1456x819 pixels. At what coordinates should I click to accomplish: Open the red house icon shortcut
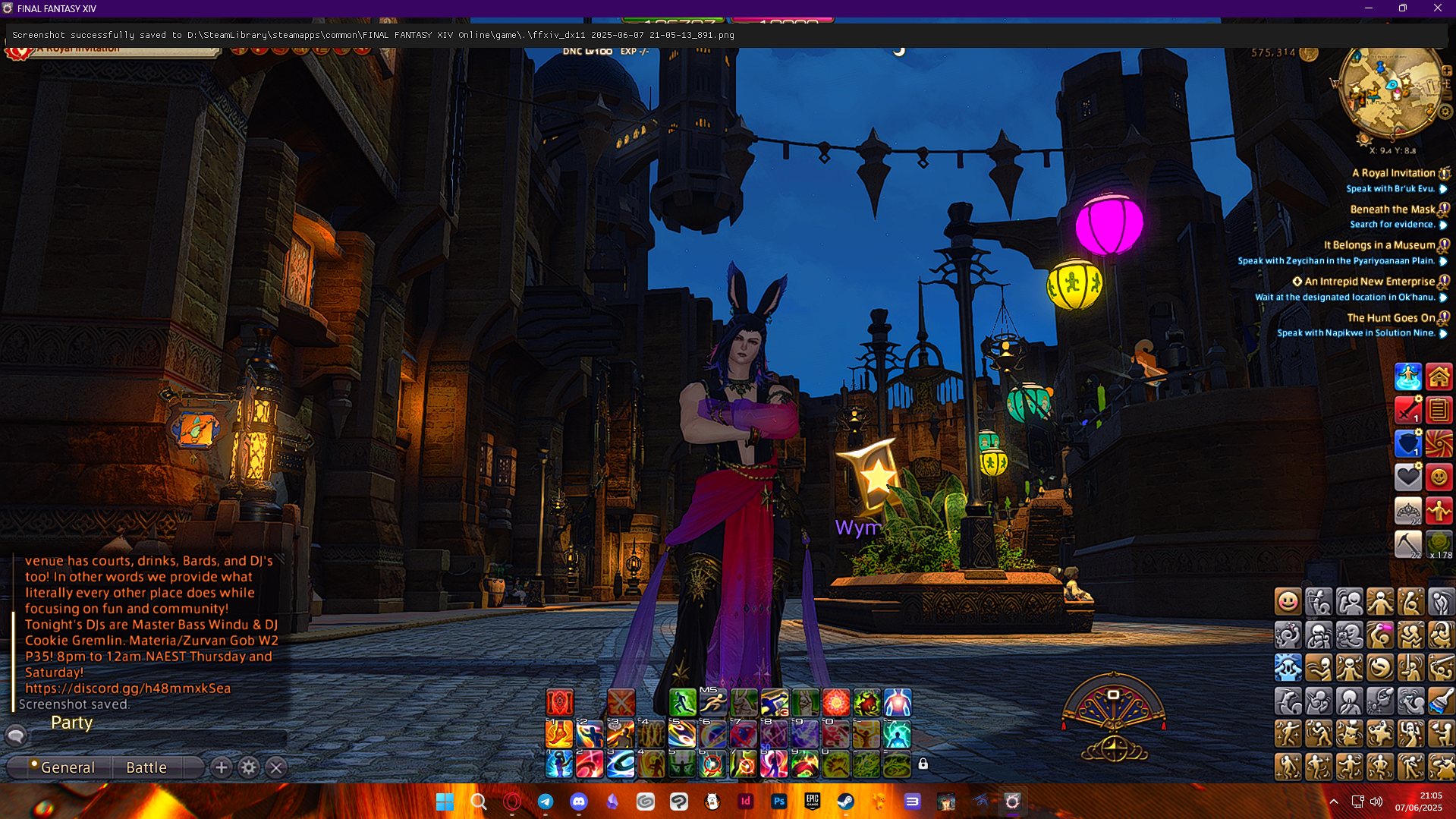pyautogui.click(x=1439, y=377)
